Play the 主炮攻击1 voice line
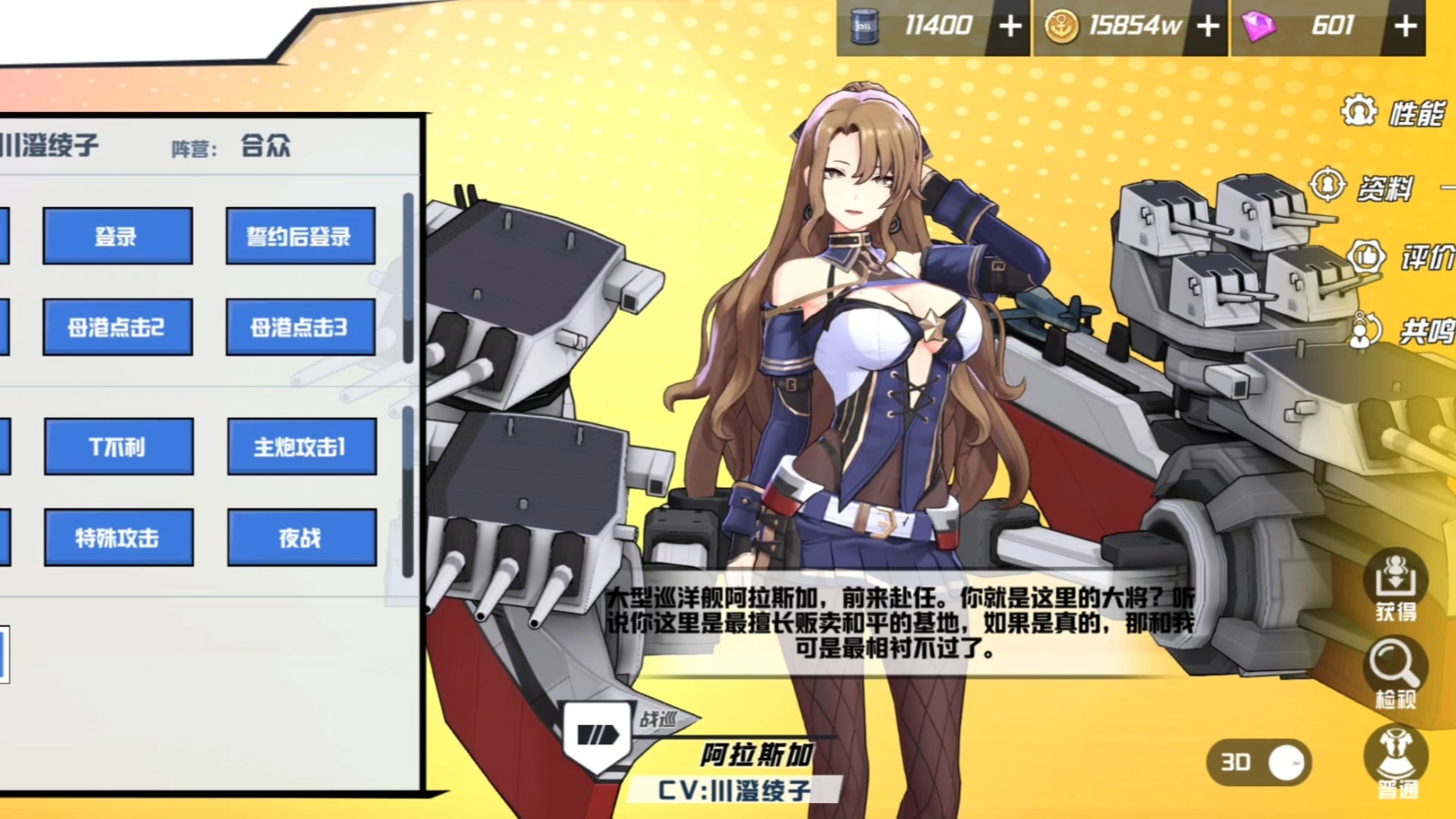The width and height of the screenshot is (1456, 819). (302, 446)
